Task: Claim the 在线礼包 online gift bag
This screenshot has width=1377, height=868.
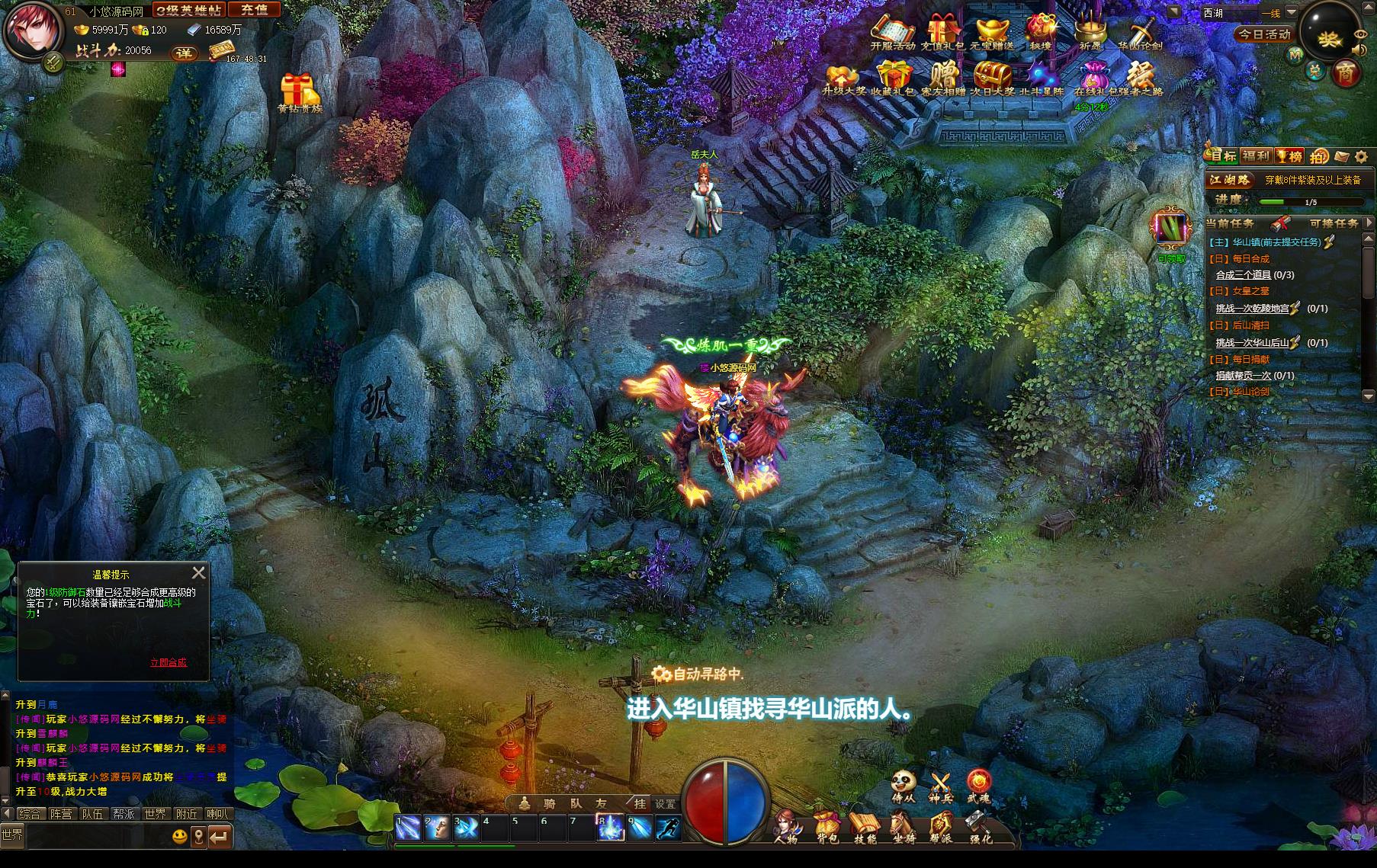Action: point(1094,80)
